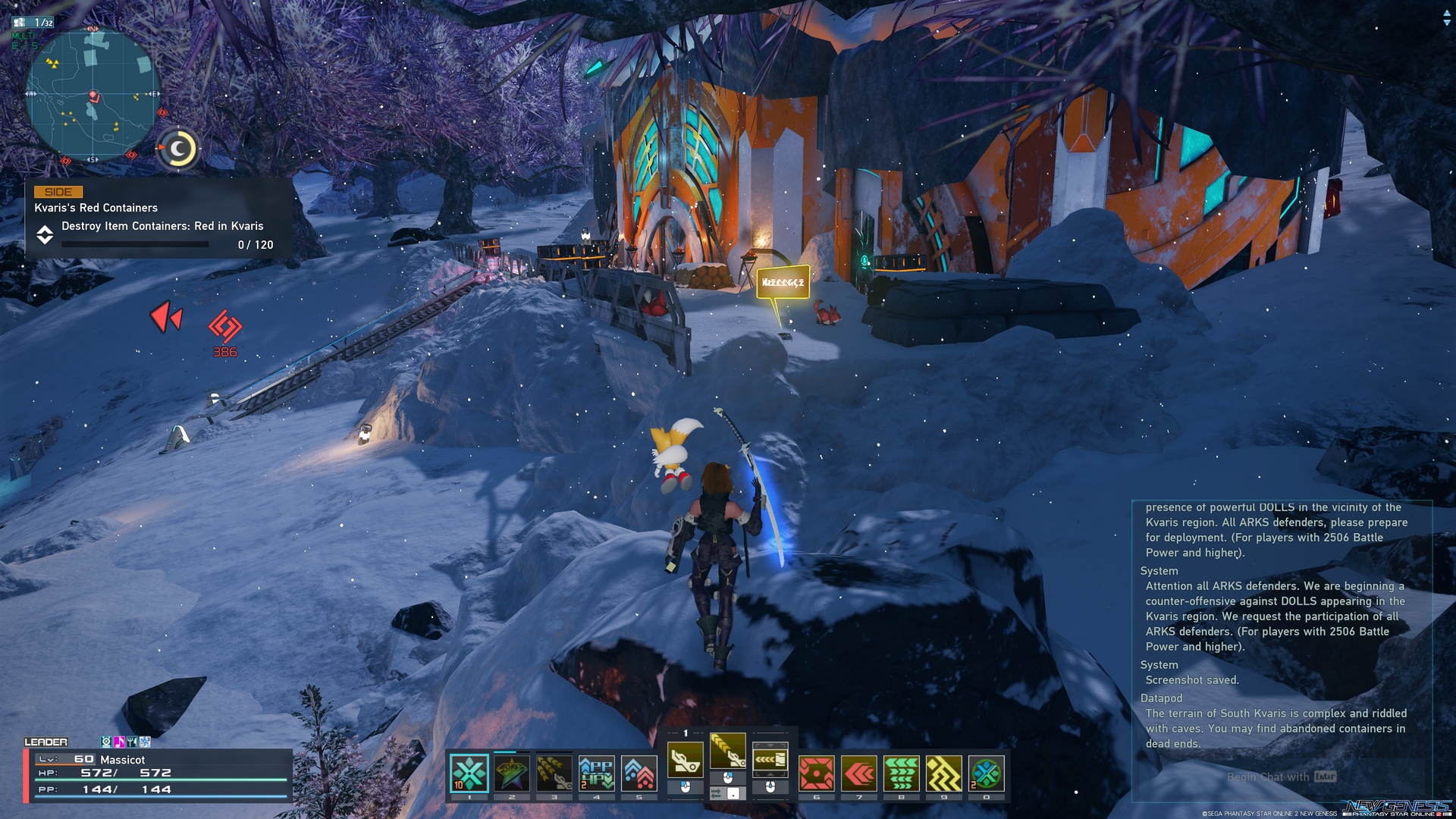This screenshot has height=819, width=1456.
Task: Use the green circled cross item in slot 0
Action: tap(987, 773)
